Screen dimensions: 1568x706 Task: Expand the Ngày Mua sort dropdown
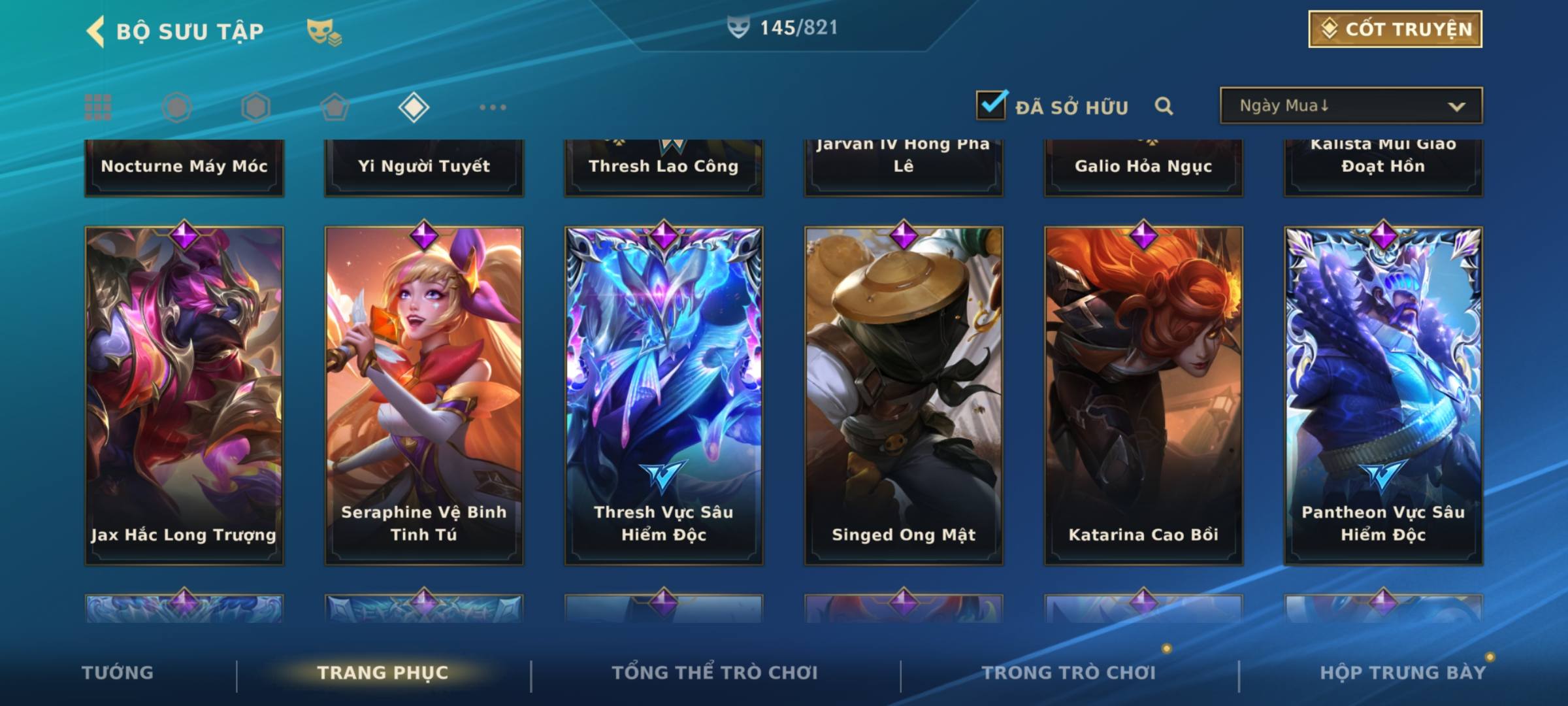tap(1350, 106)
